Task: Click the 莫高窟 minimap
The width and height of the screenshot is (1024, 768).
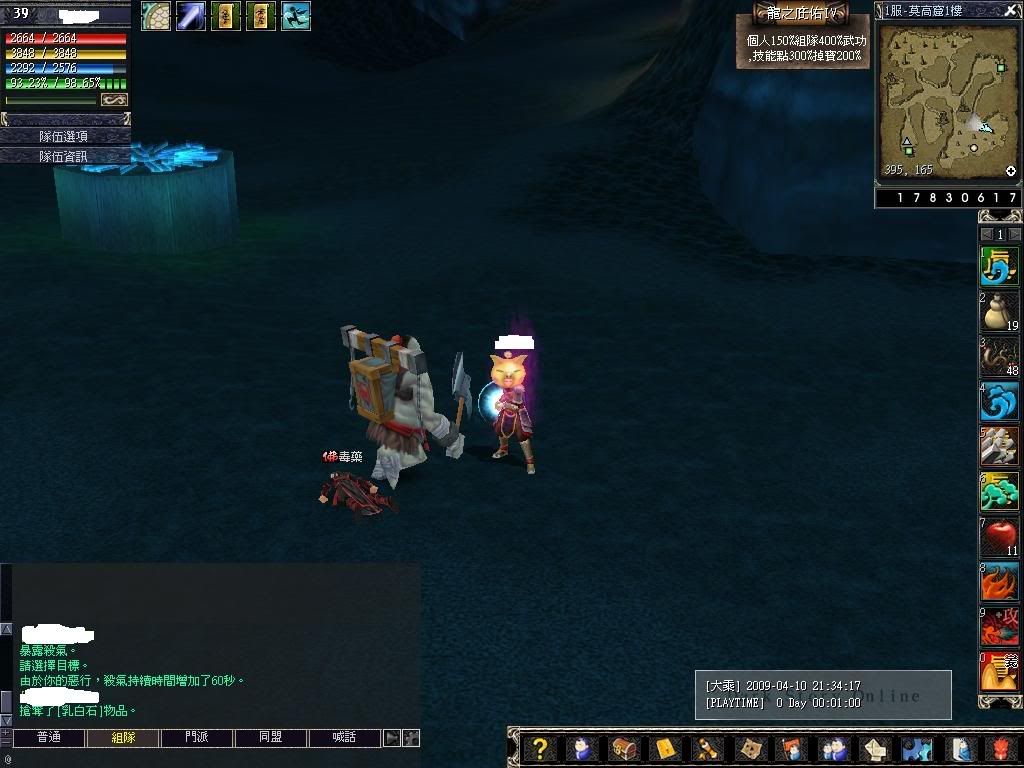Action: tap(947, 100)
